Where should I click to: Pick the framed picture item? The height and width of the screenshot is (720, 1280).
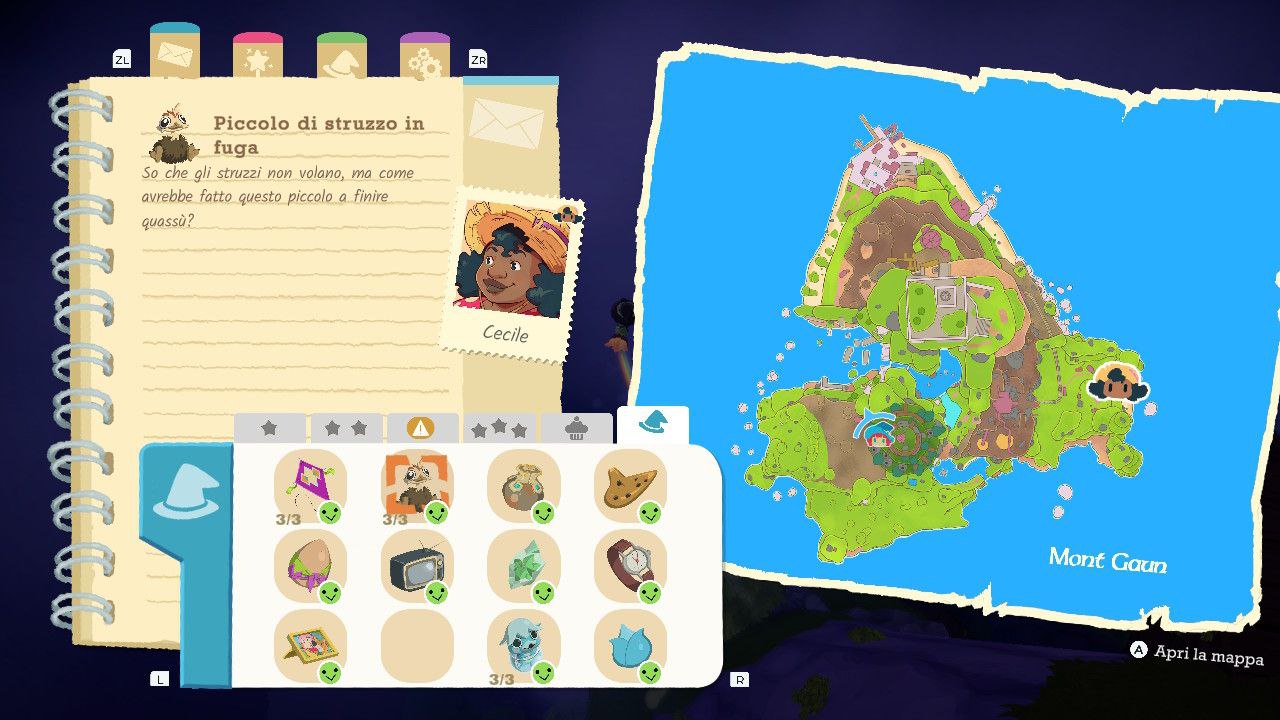[x=310, y=646]
